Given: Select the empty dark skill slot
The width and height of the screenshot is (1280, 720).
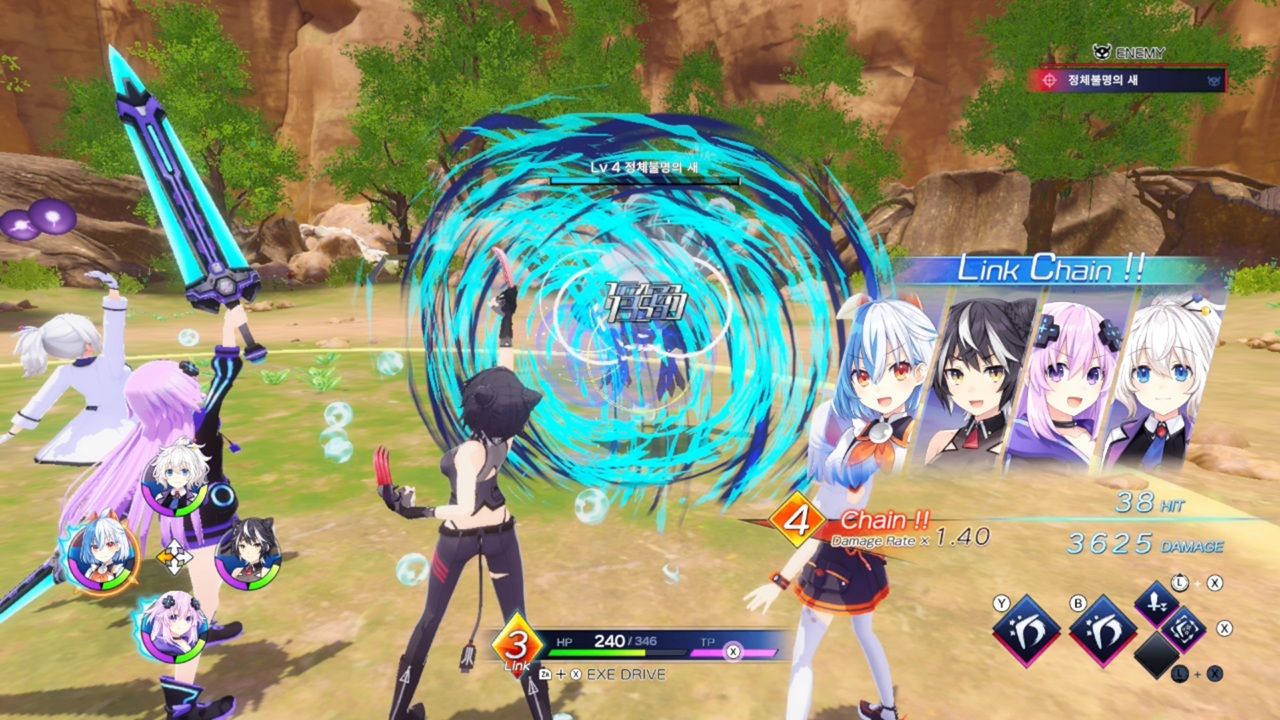Looking at the screenshot, I should tap(1156, 656).
